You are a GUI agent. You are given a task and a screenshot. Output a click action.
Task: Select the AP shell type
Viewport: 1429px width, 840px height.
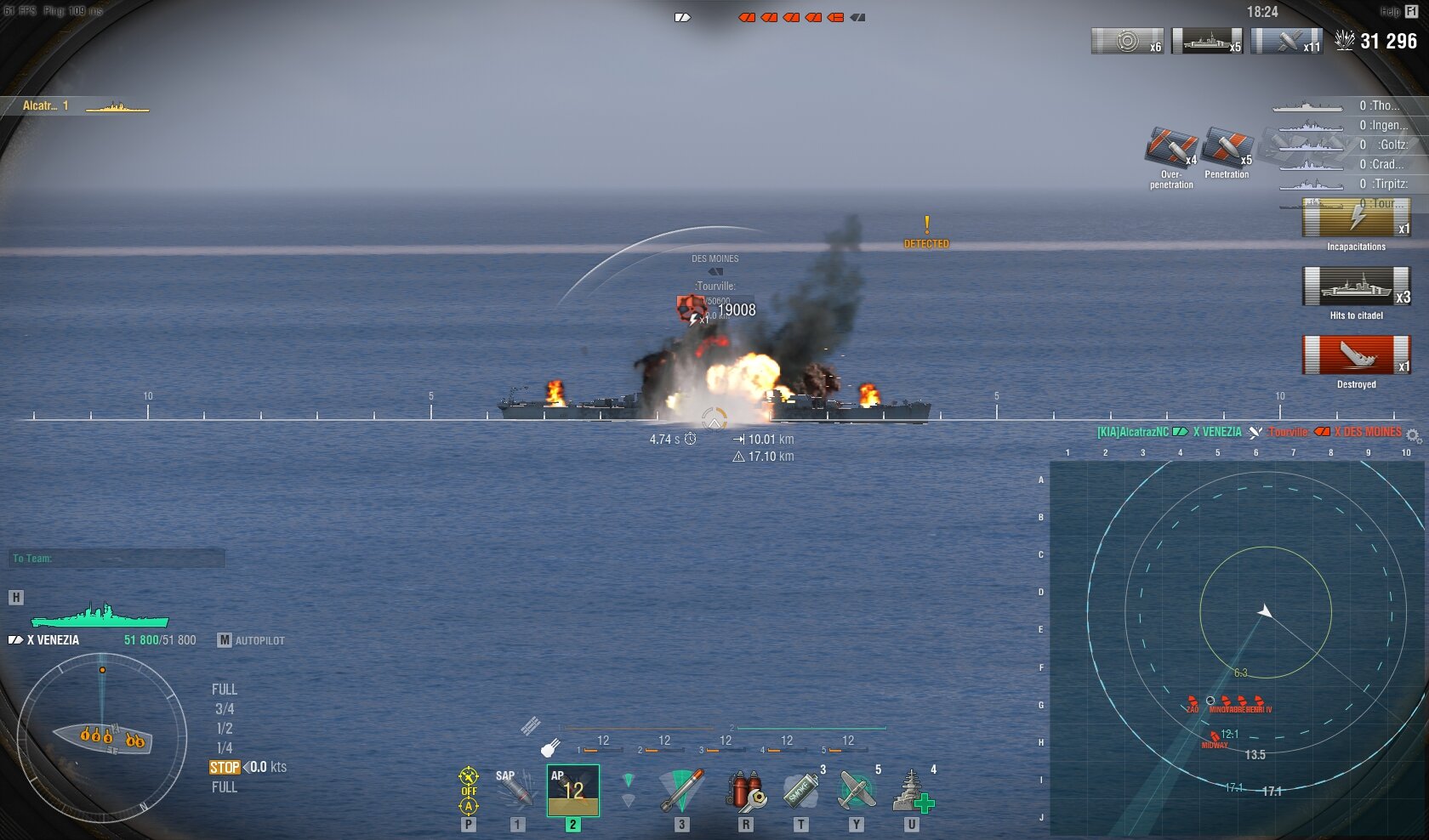click(572, 791)
